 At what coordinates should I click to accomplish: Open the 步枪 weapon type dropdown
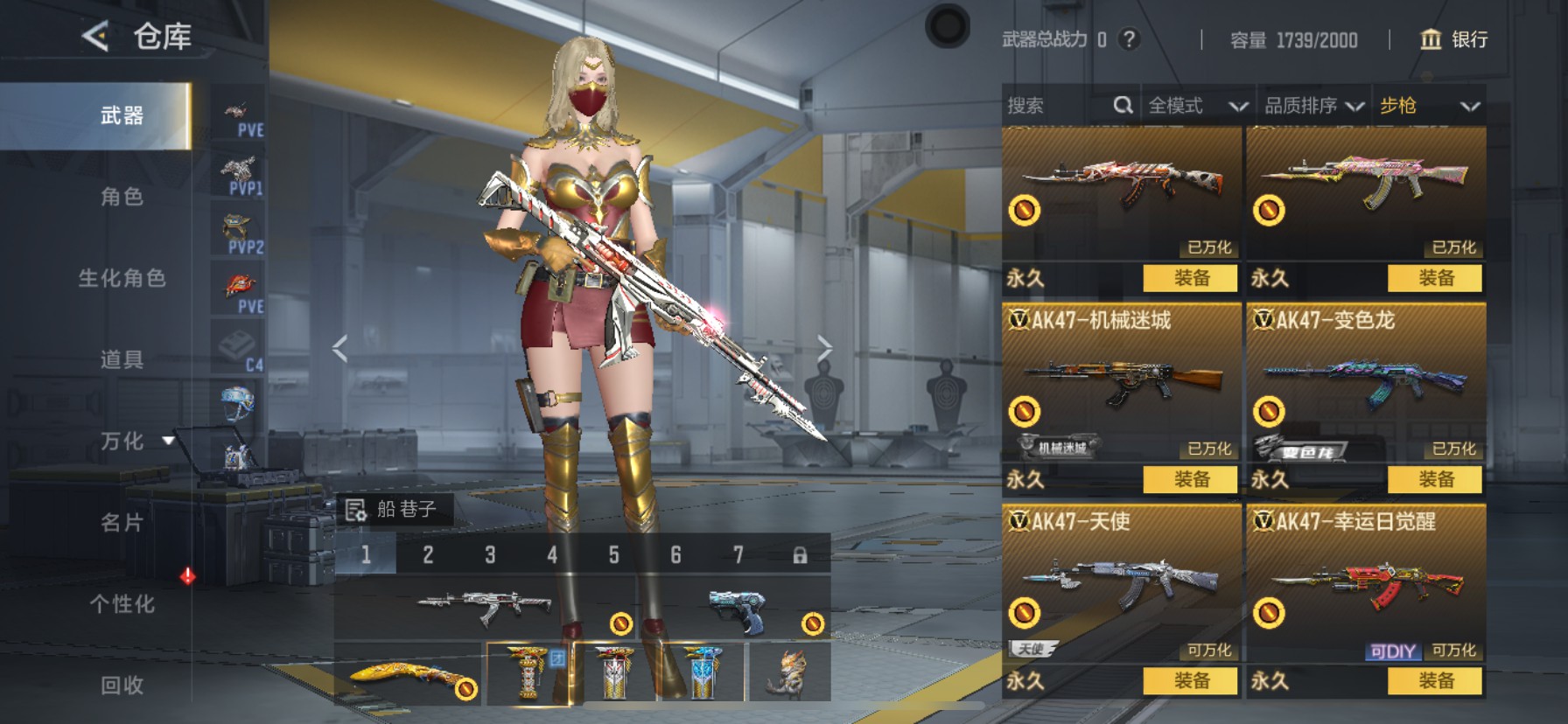pyautogui.click(x=1429, y=106)
